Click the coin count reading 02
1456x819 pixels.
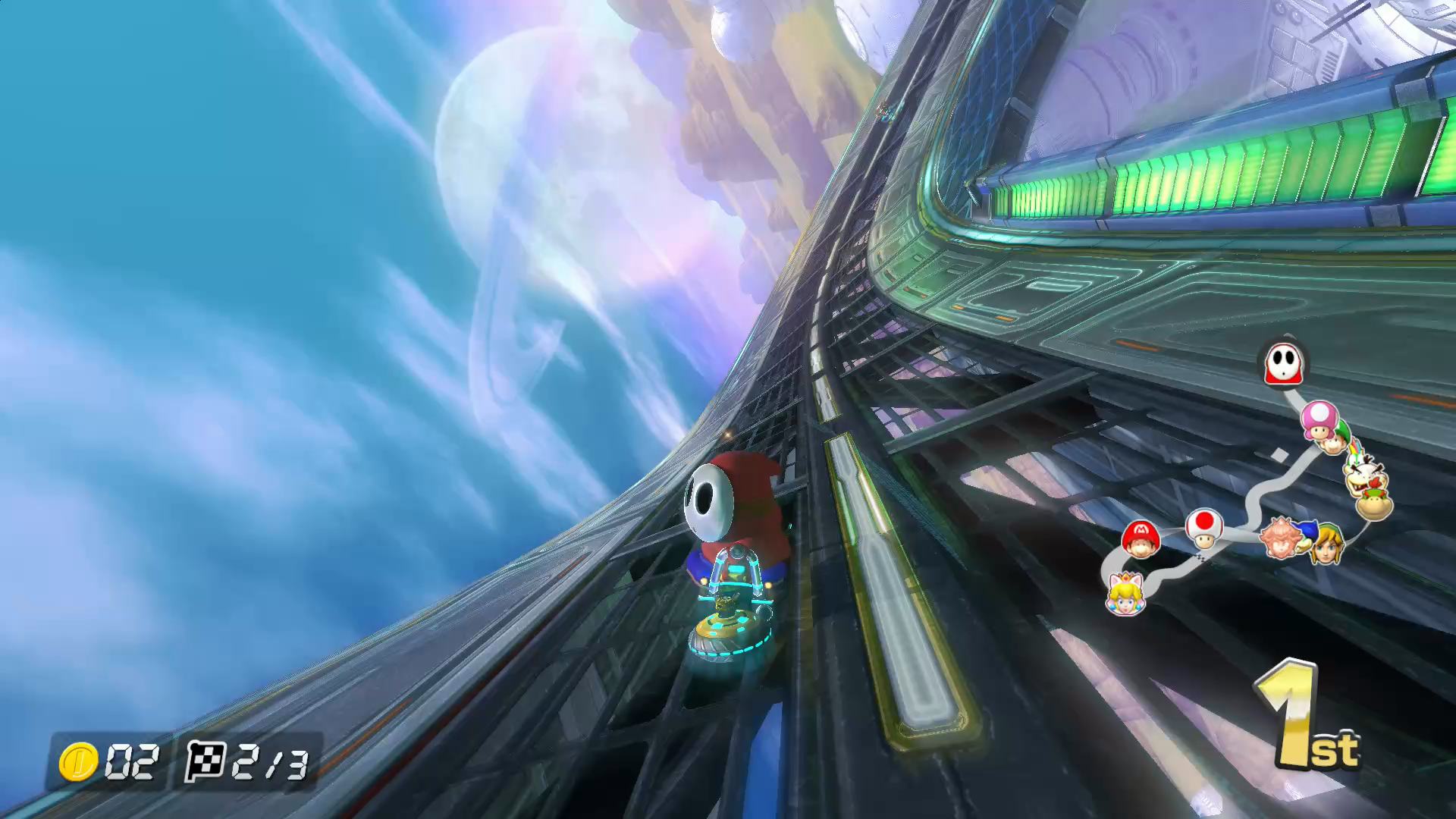[133, 761]
